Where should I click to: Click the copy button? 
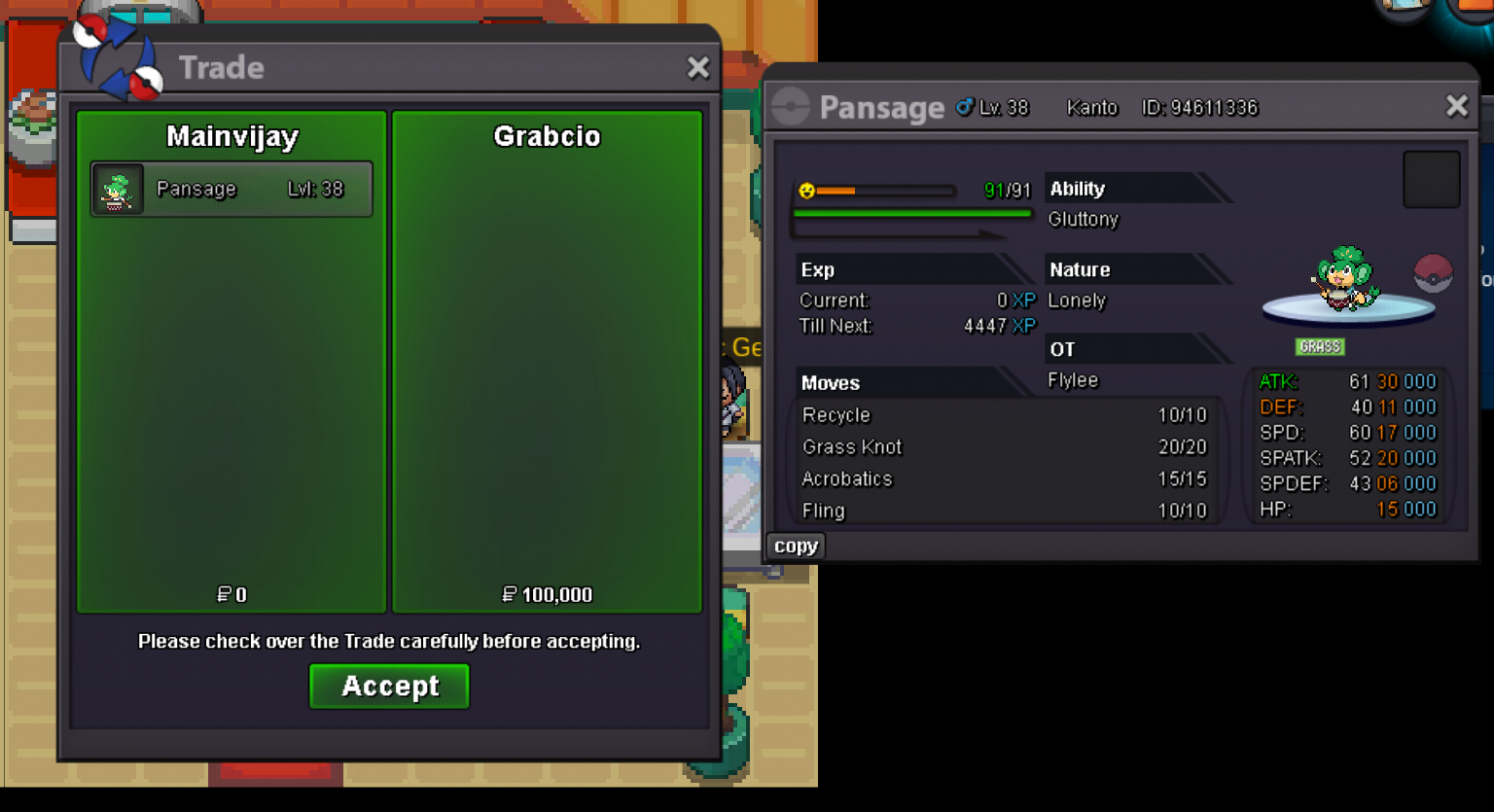[796, 547]
